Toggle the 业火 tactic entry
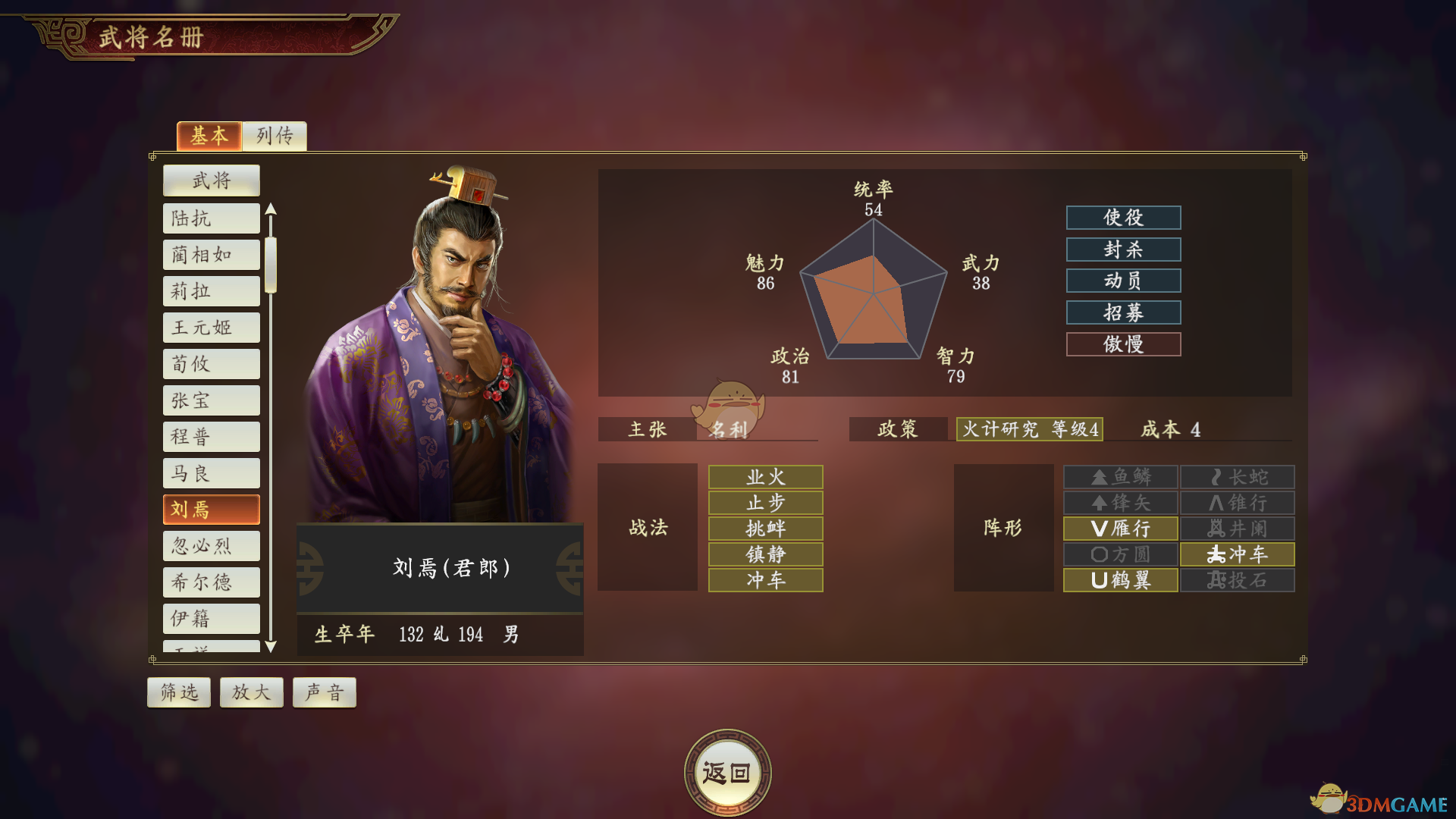This screenshot has width=1456, height=819. point(764,476)
